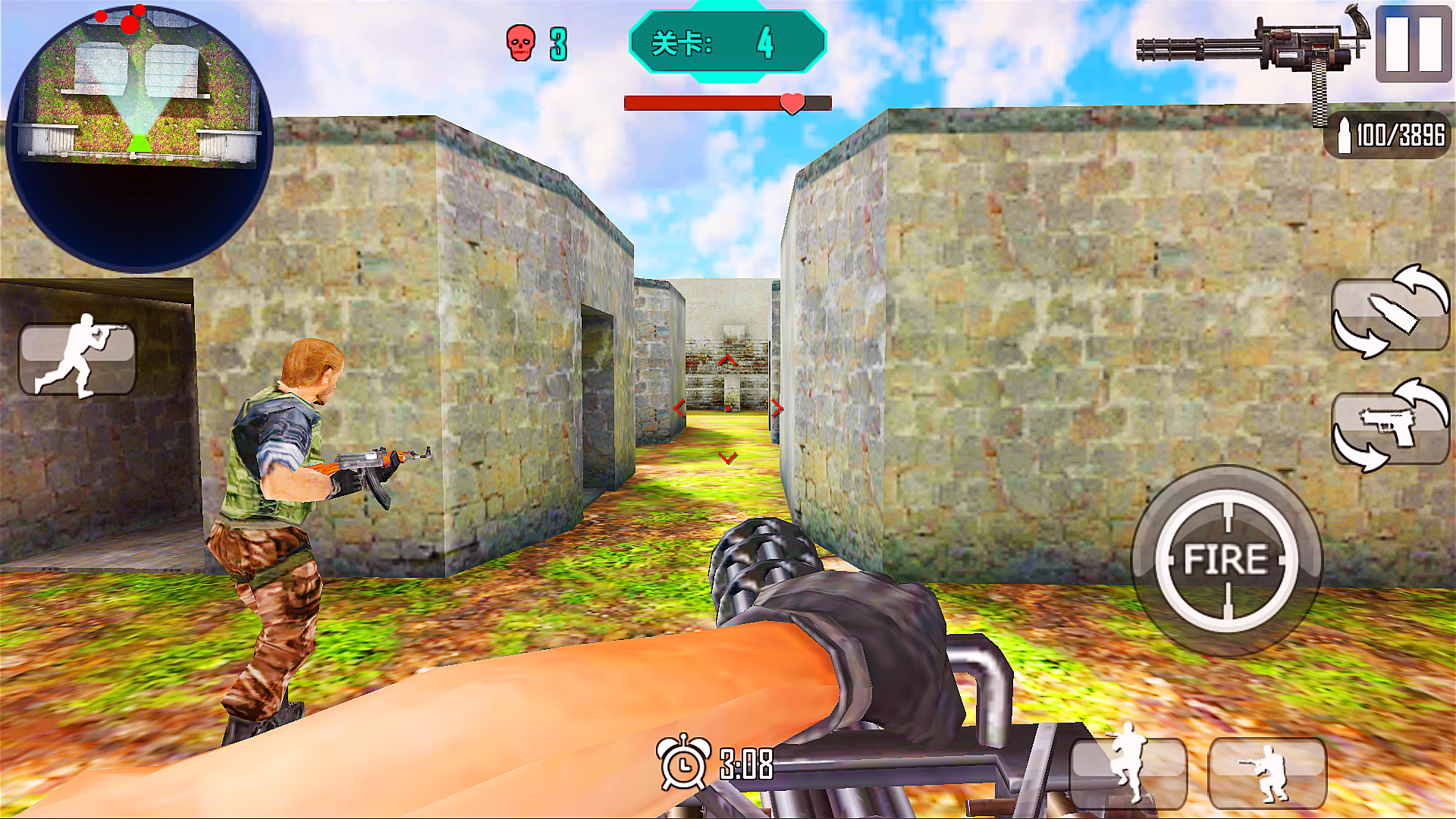Tap the heart icon on the health bar
This screenshot has height=819, width=1456.
(x=791, y=105)
